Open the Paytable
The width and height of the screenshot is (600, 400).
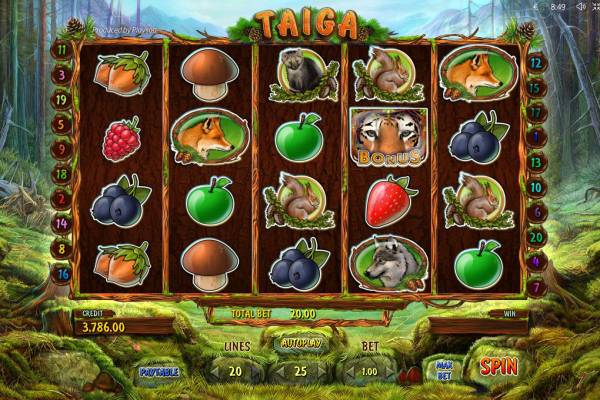(x=158, y=372)
